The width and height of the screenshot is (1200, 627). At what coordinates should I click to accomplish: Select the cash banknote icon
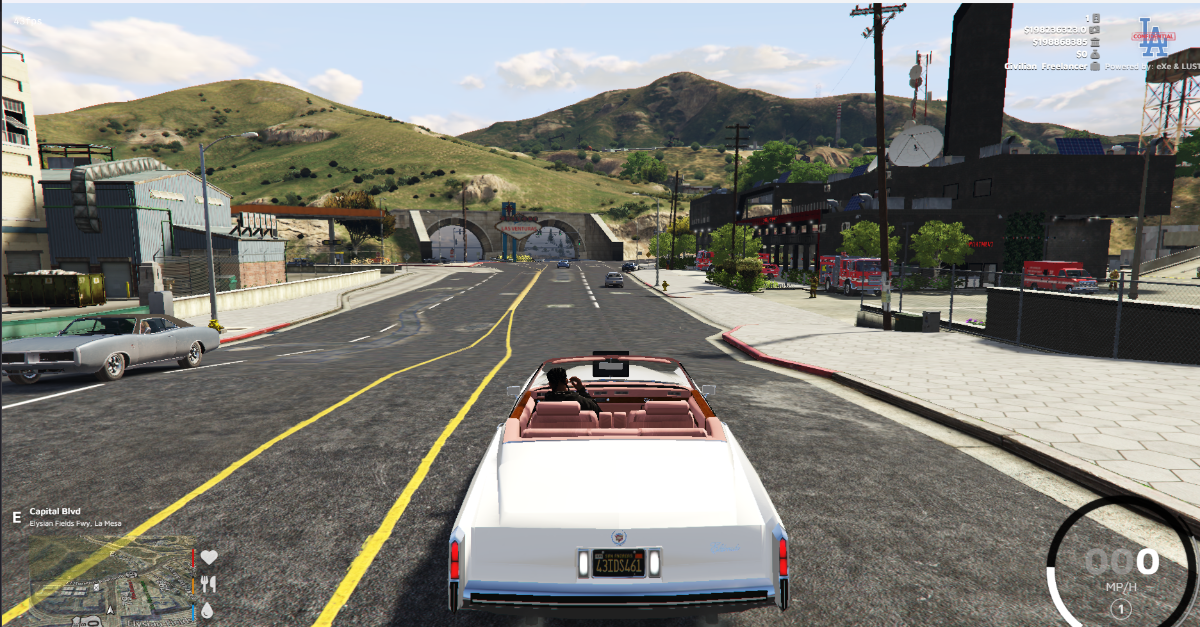(1096, 30)
